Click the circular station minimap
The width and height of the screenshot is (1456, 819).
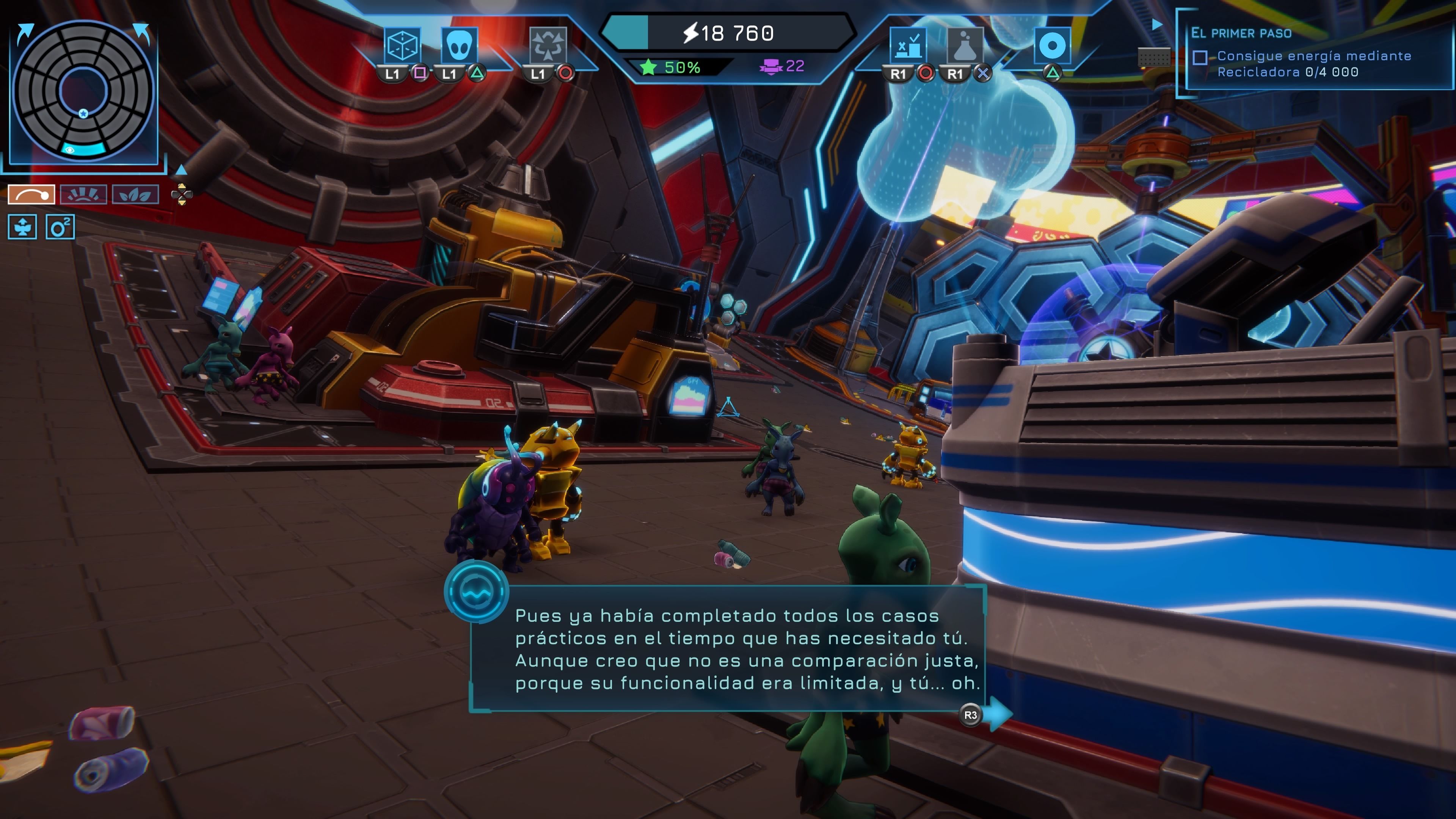click(x=84, y=91)
